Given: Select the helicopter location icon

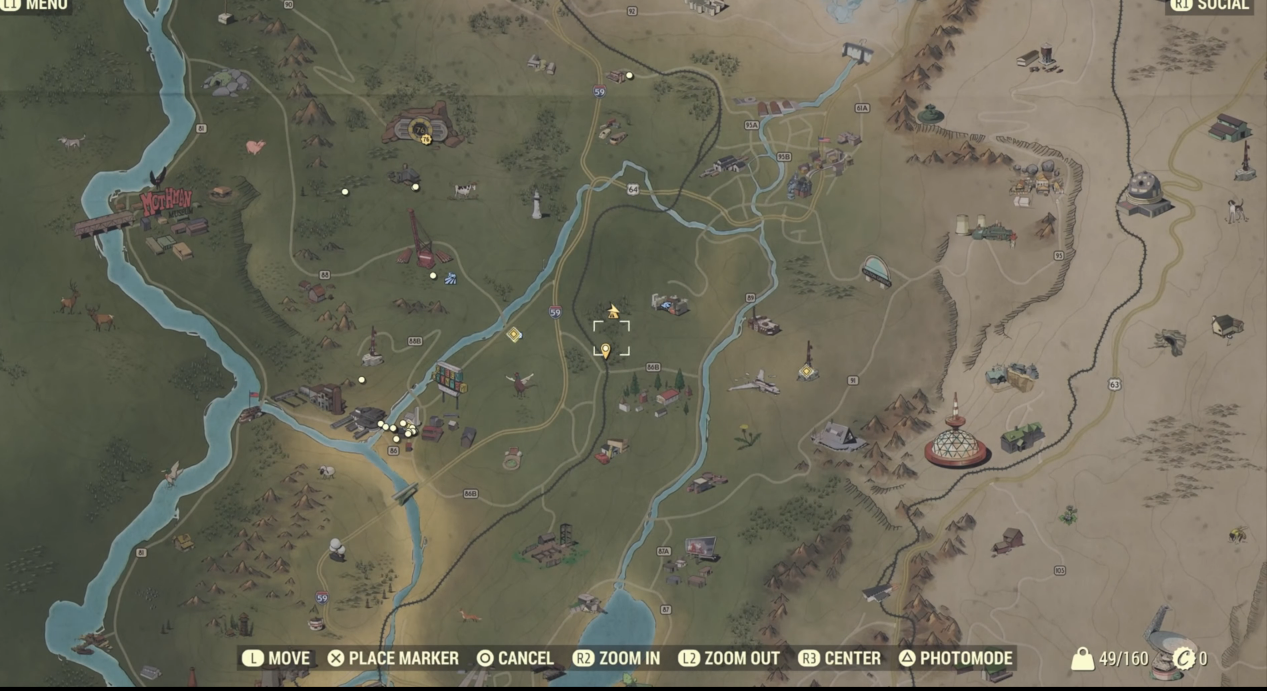Looking at the screenshot, I should (x=520, y=382).
